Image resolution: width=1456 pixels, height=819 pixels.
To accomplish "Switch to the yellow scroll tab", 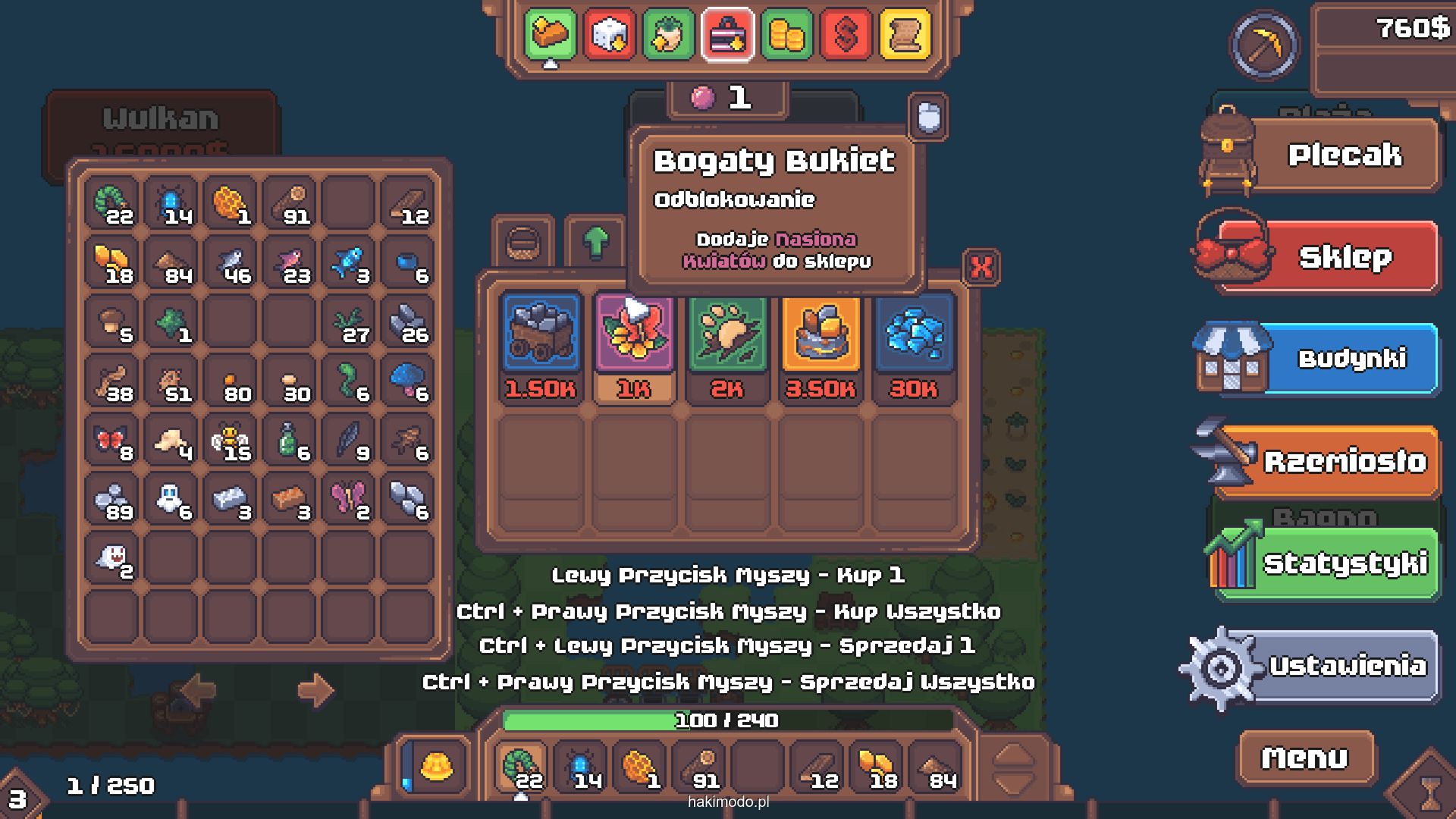I will click(905, 34).
